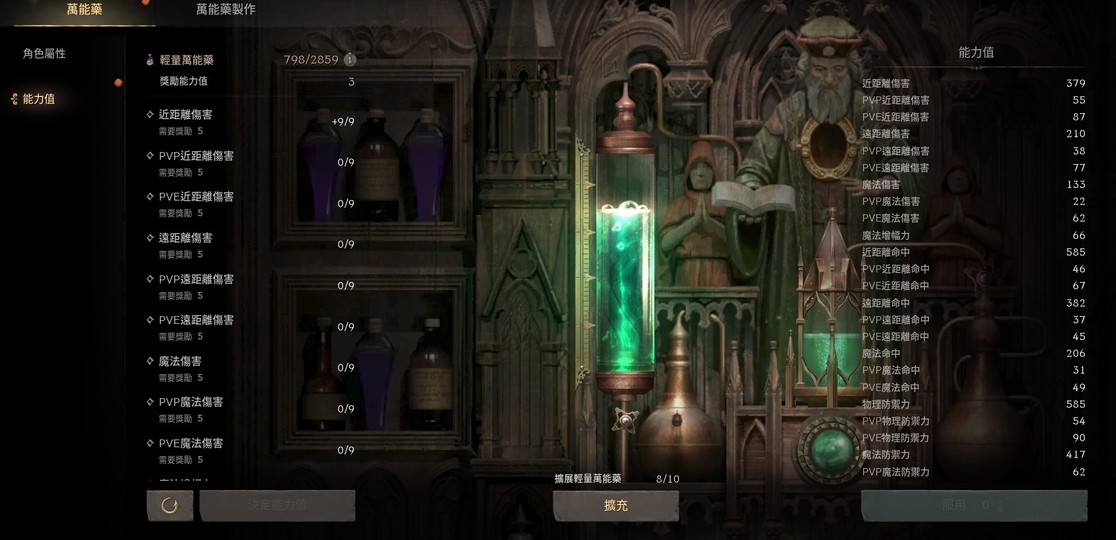Switch to the 萬能藥 tab
Image resolution: width=1116 pixels, height=540 pixels.
click(84, 10)
